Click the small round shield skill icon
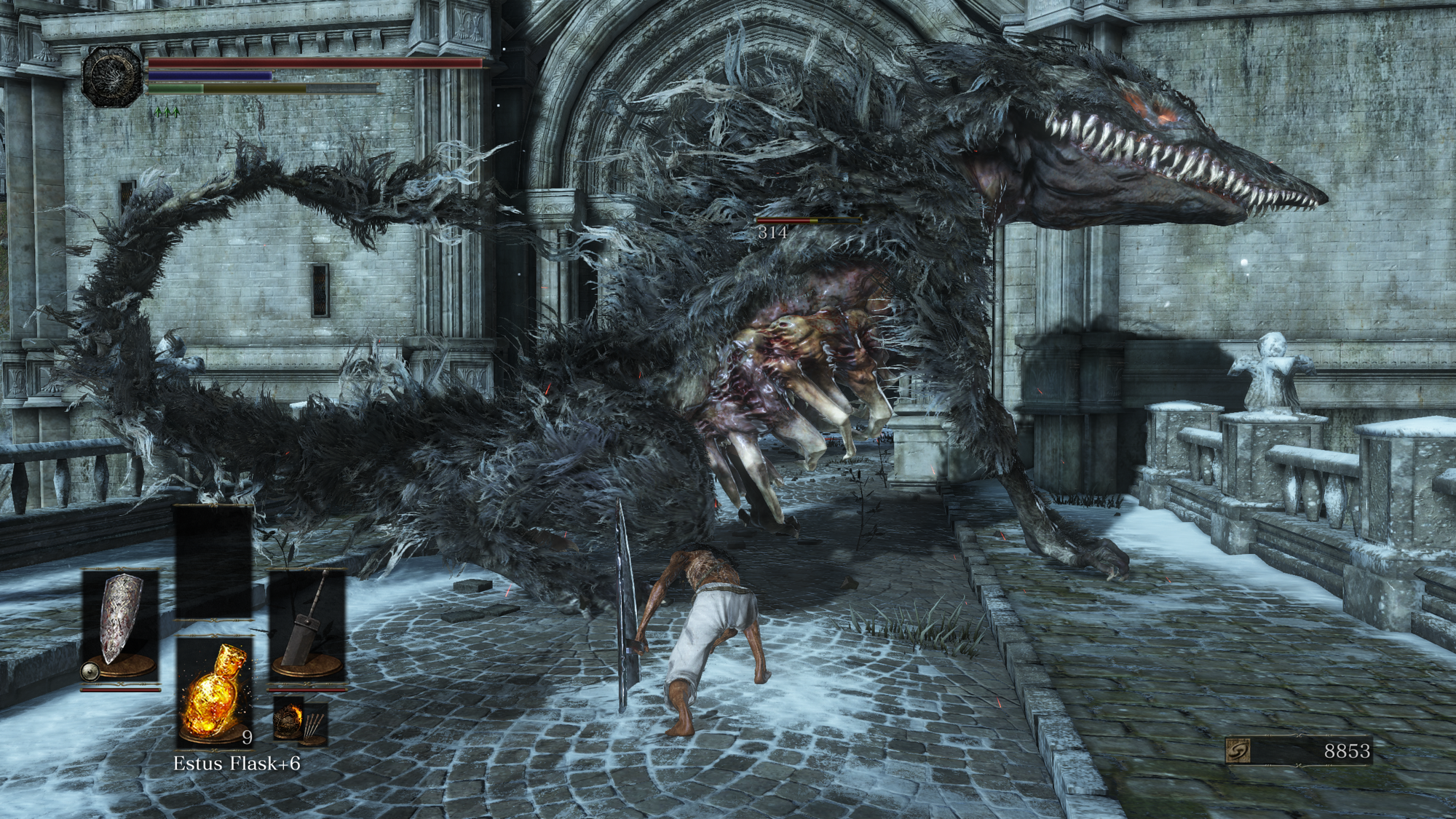1456x819 pixels. point(91,670)
